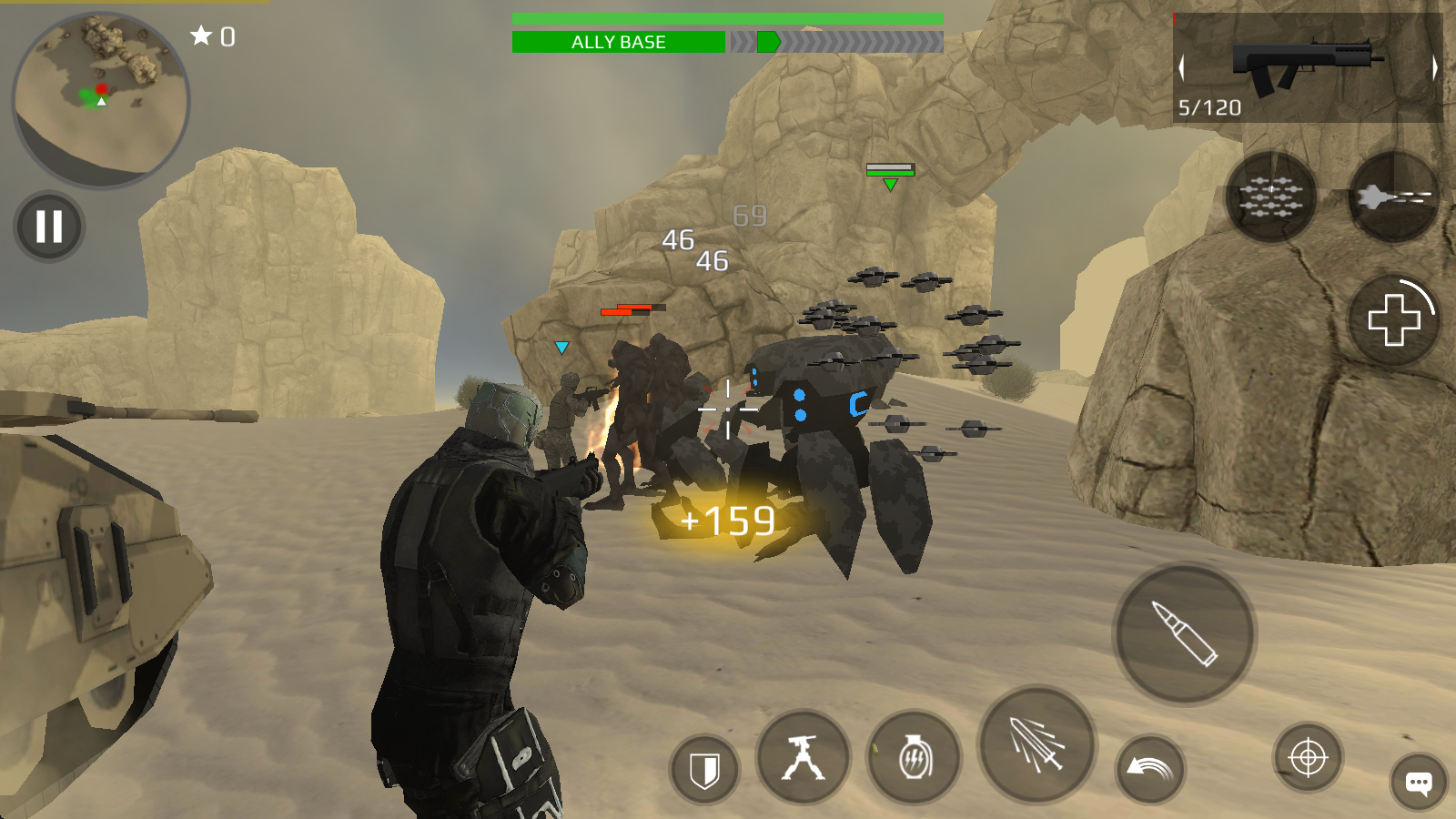This screenshot has width=1456, height=819.
Task: Switch to the next weapon with right arrow
Action: tap(1434, 67)
